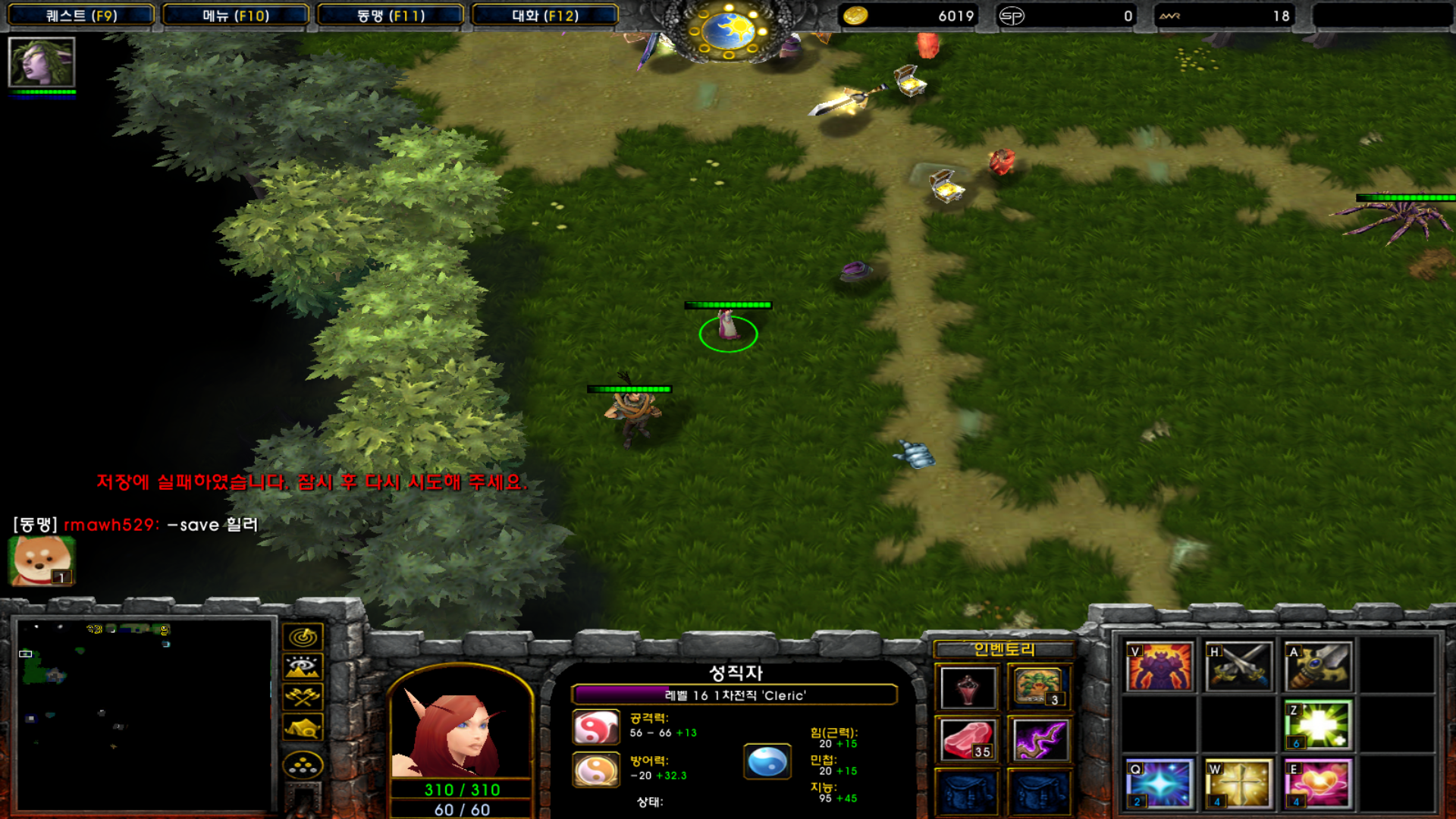Select the green-haired hero portrait icon
The image size is (1456, 819).
point(42,62)
